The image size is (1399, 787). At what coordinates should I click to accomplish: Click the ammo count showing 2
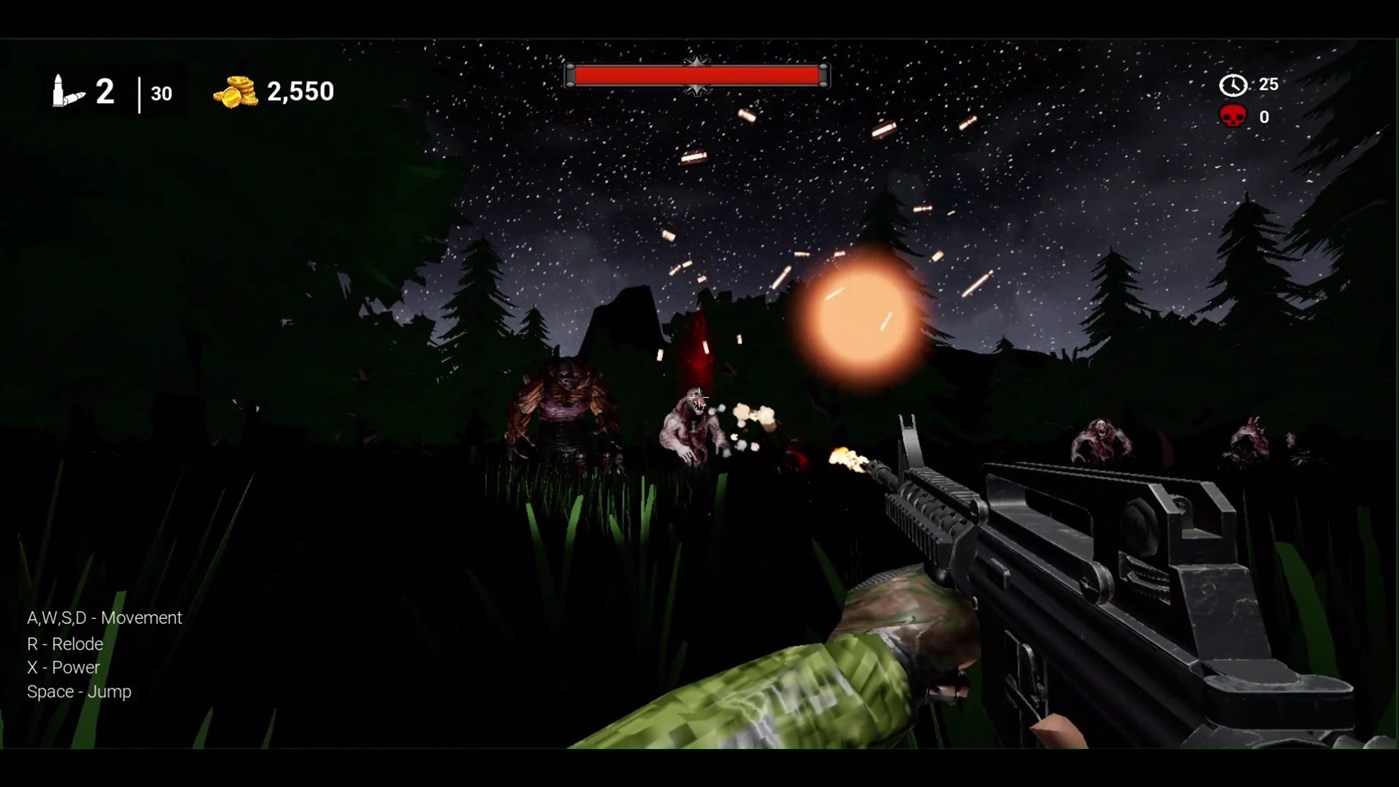(103, 91)
